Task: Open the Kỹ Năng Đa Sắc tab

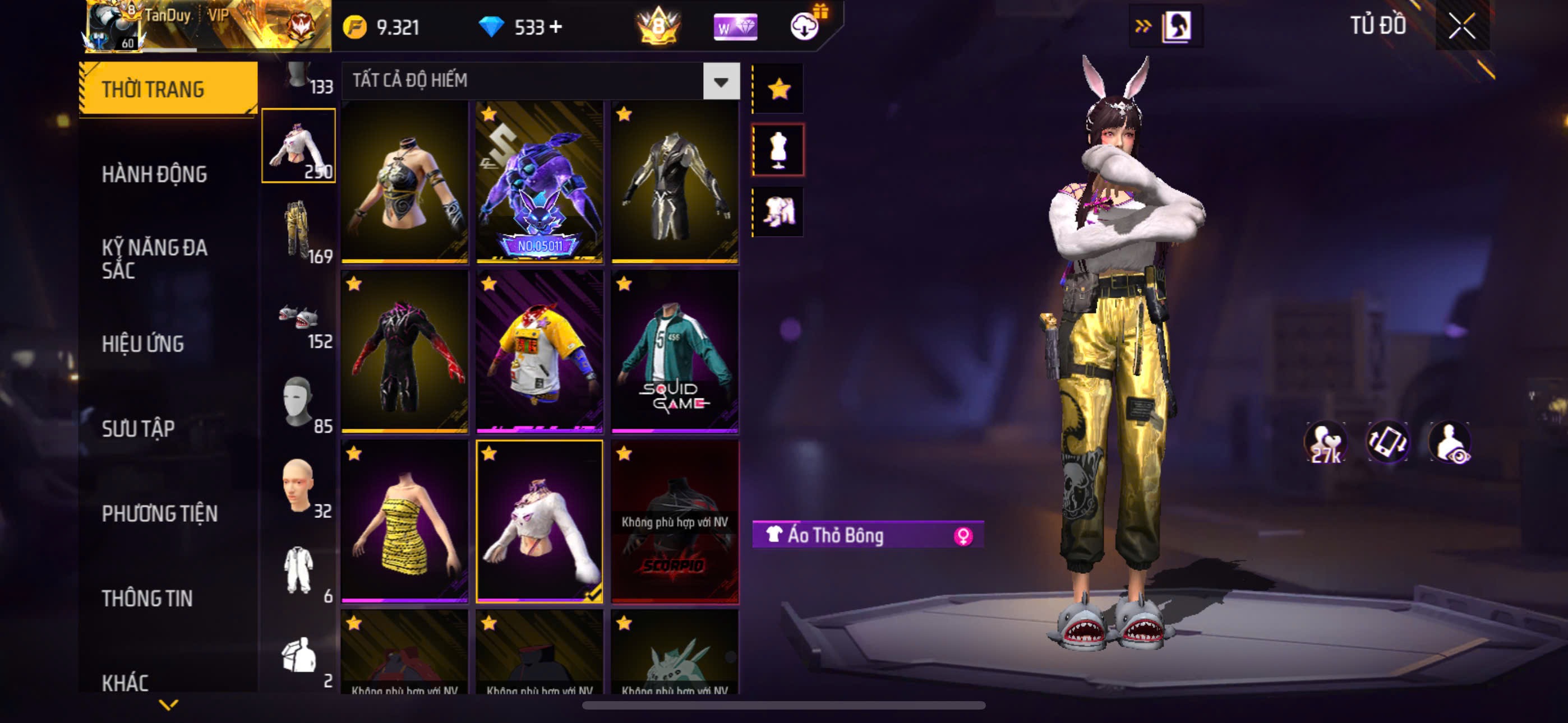Action: coord(155,258)
